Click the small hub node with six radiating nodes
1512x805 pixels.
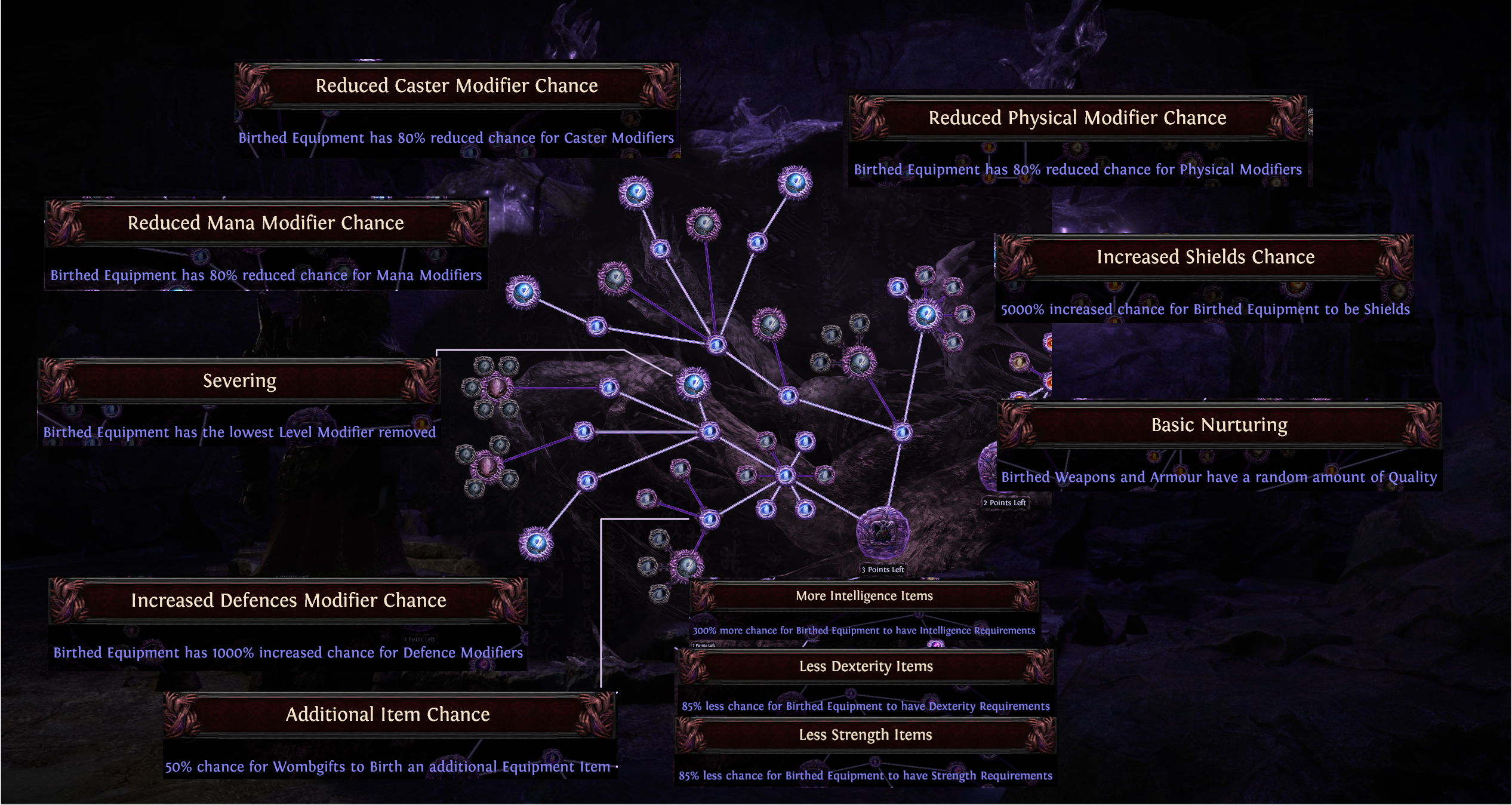tap(786, 475)
